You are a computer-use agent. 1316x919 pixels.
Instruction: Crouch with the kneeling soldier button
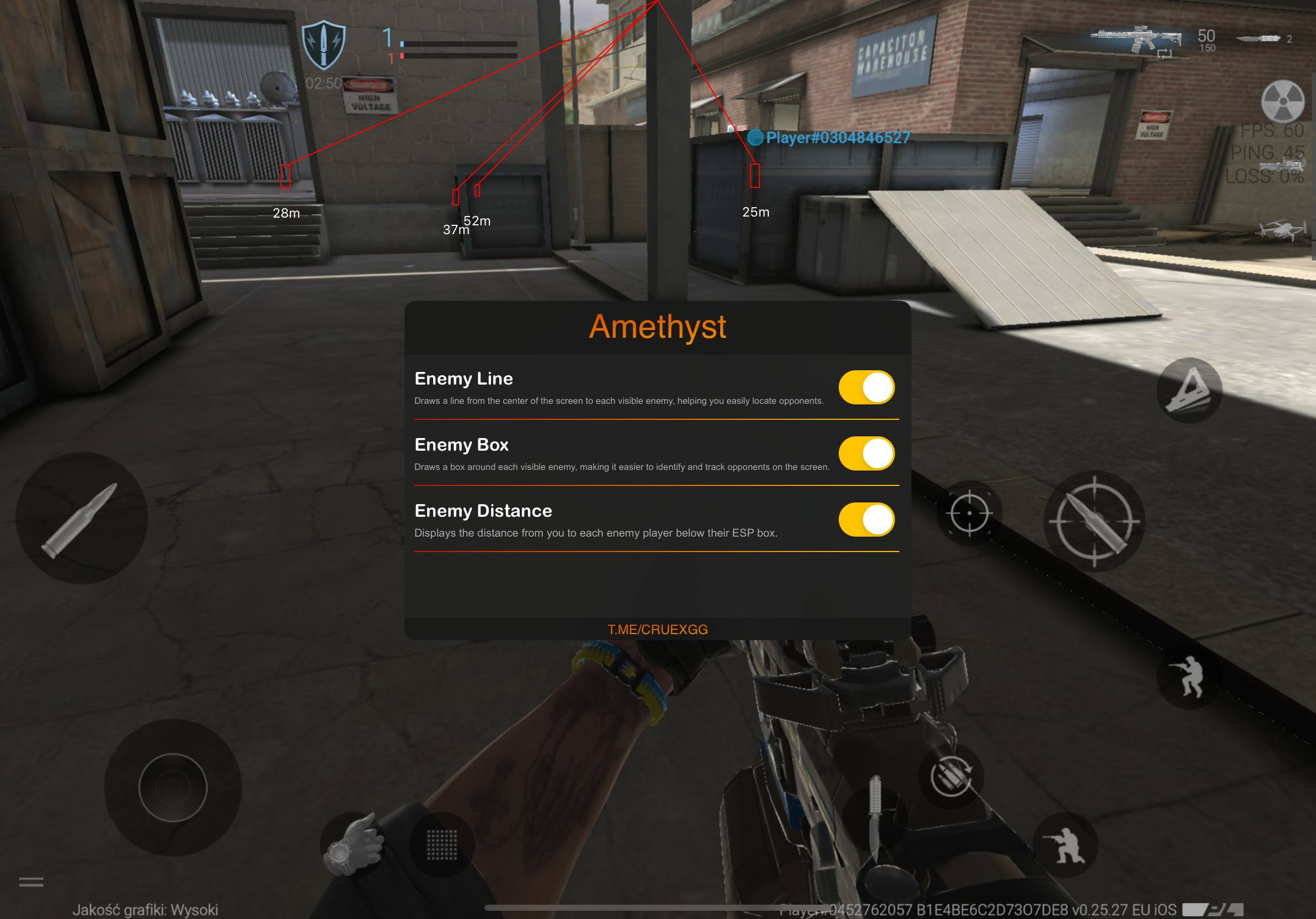[x=1188, y=677]
